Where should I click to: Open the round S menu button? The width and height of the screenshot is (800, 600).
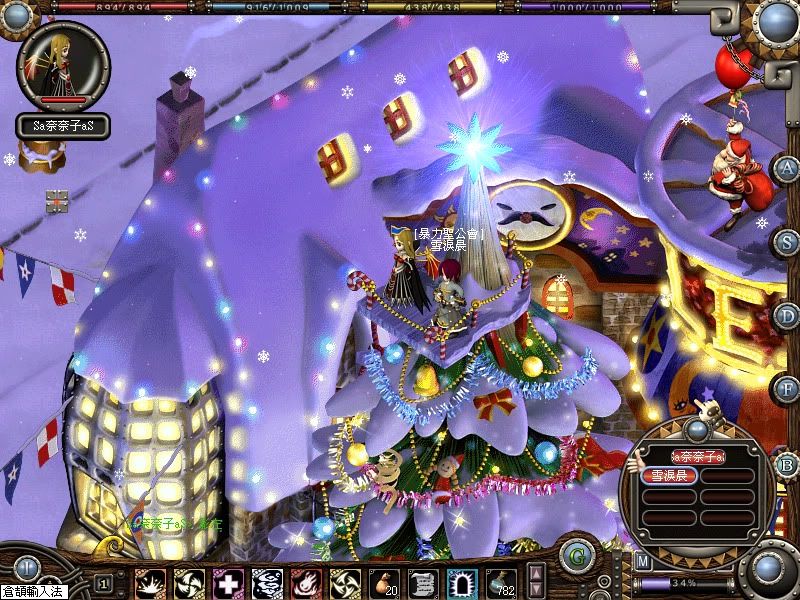point(786,242)
